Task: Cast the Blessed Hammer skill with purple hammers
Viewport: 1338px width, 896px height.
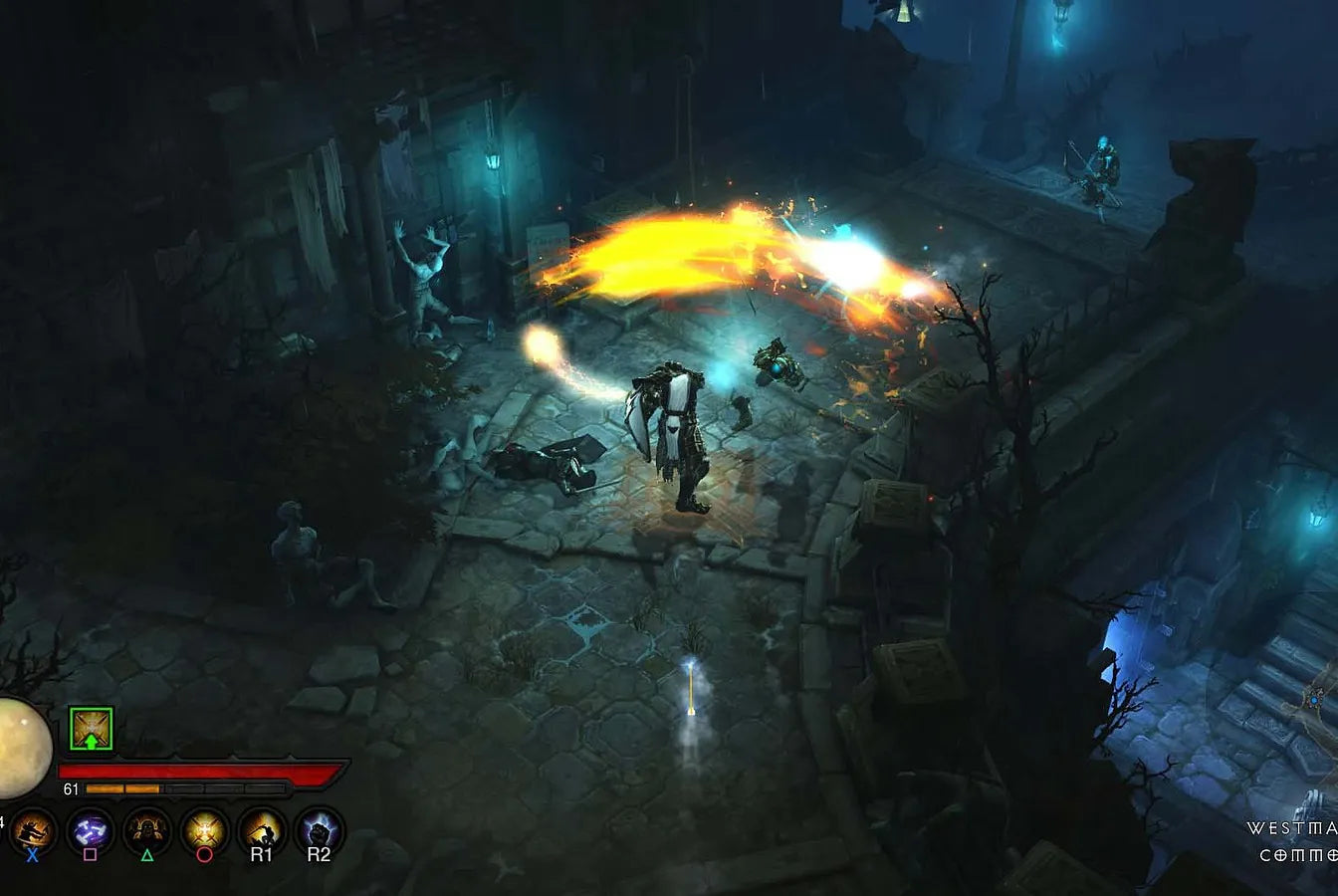Action: click(x=91, y=828)
